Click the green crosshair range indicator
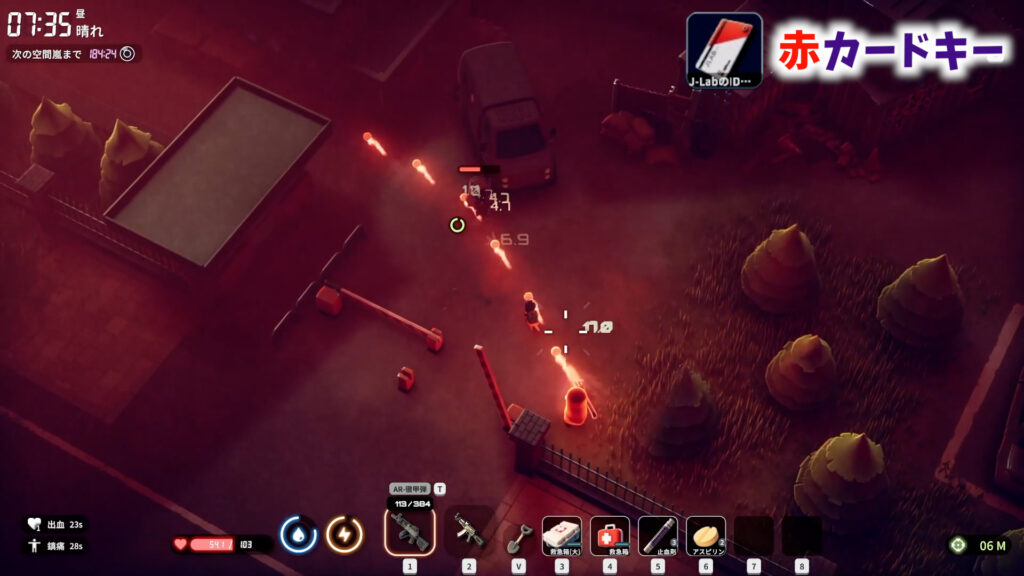 click(958, 545)
